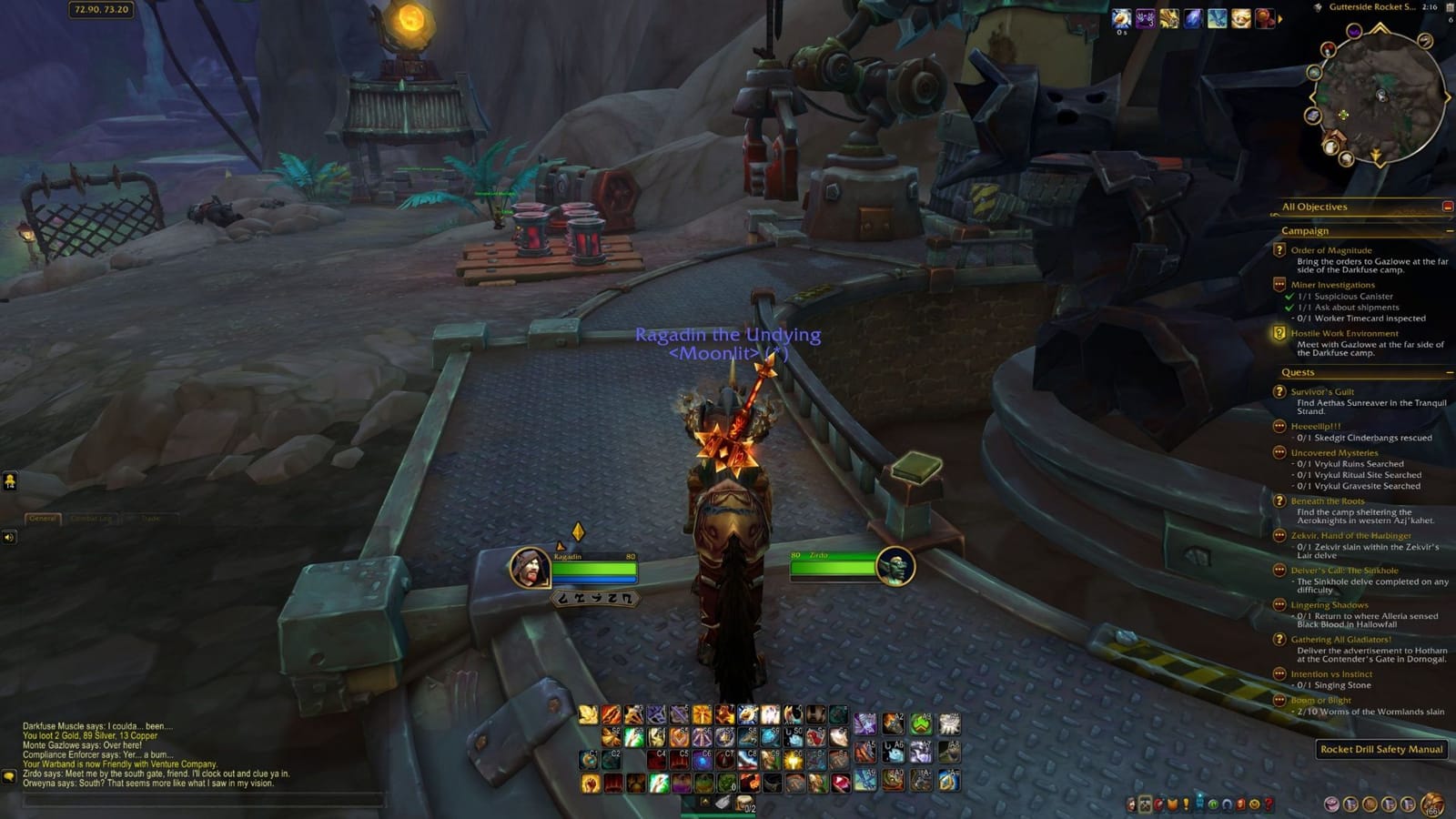Viewport: 1456px width, 819px height.
Task: Open the Character Info micro menu icon
Action: click(1131, 804)
